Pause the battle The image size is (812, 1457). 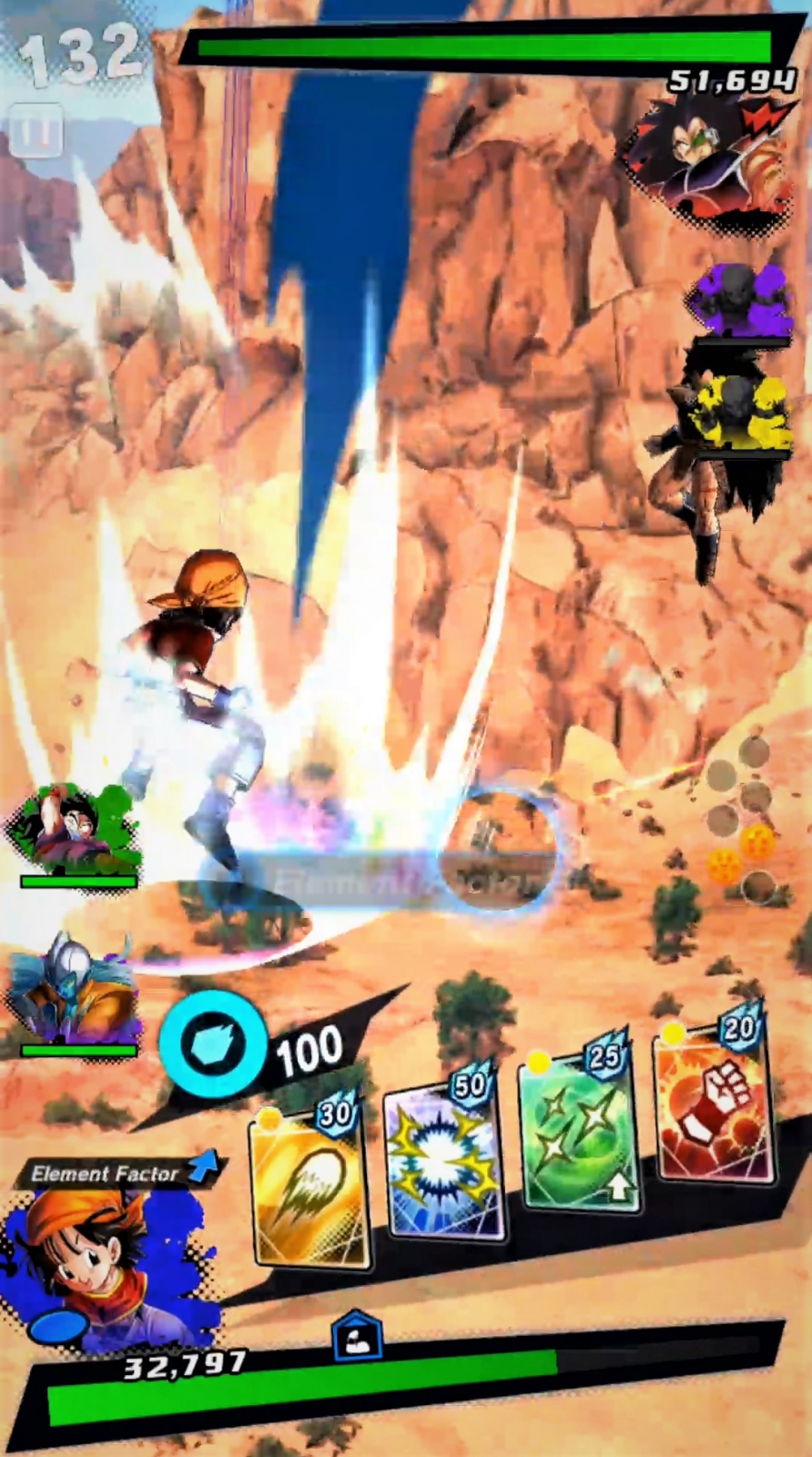tap(36, 131)
